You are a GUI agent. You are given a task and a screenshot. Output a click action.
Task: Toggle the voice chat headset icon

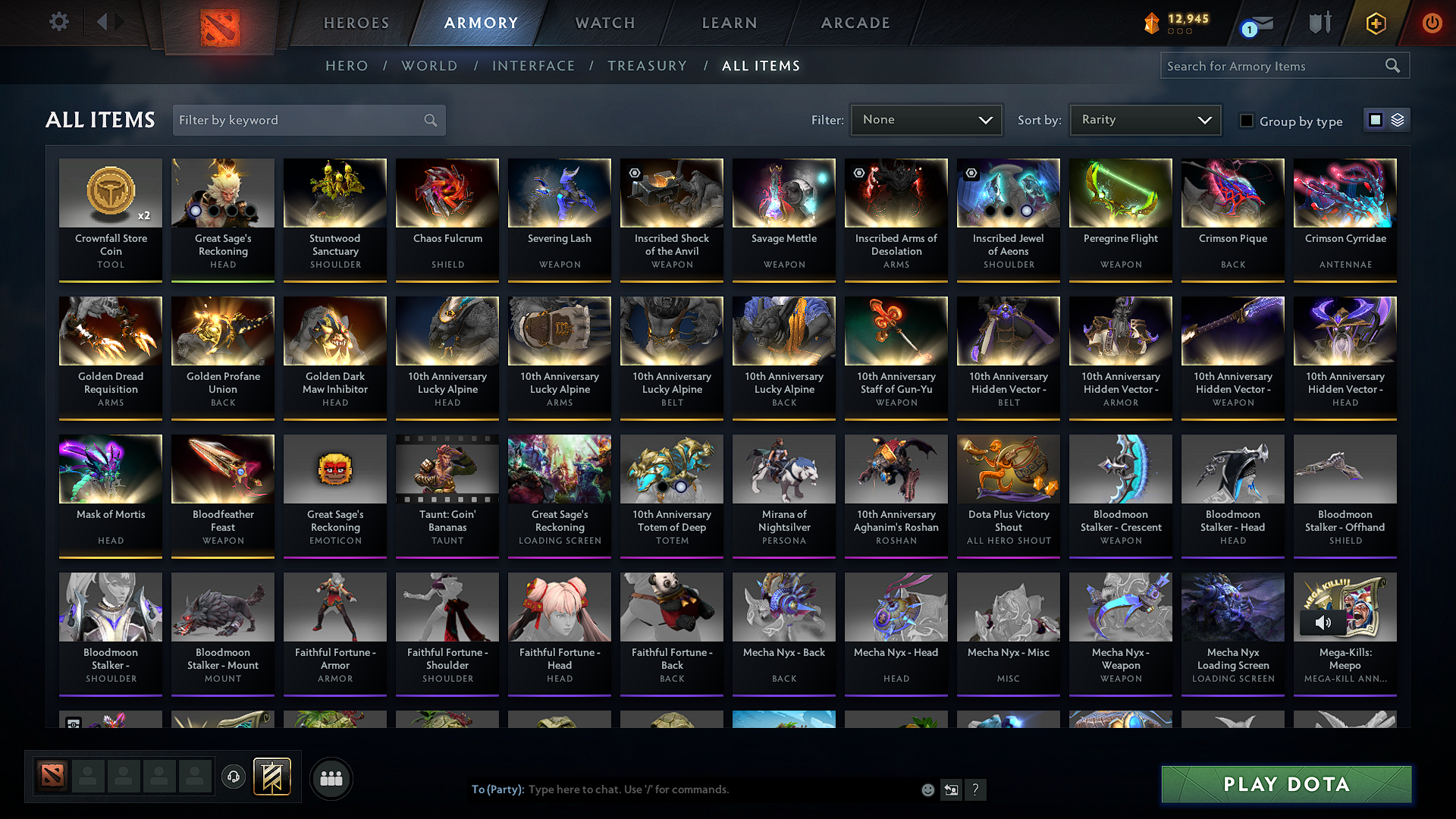[x=233, y=777]
